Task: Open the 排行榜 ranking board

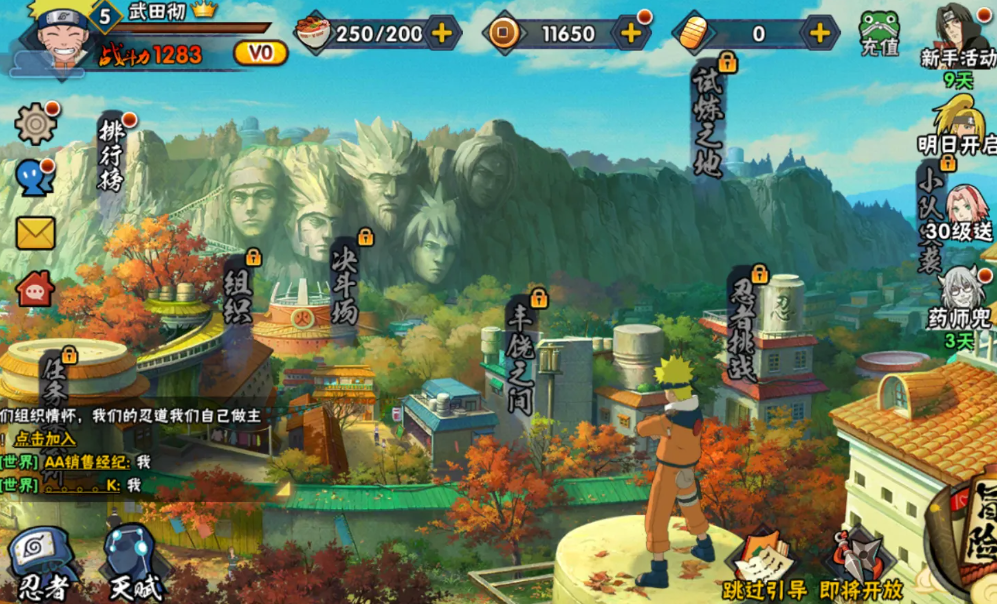Action: tap(110, 155)
